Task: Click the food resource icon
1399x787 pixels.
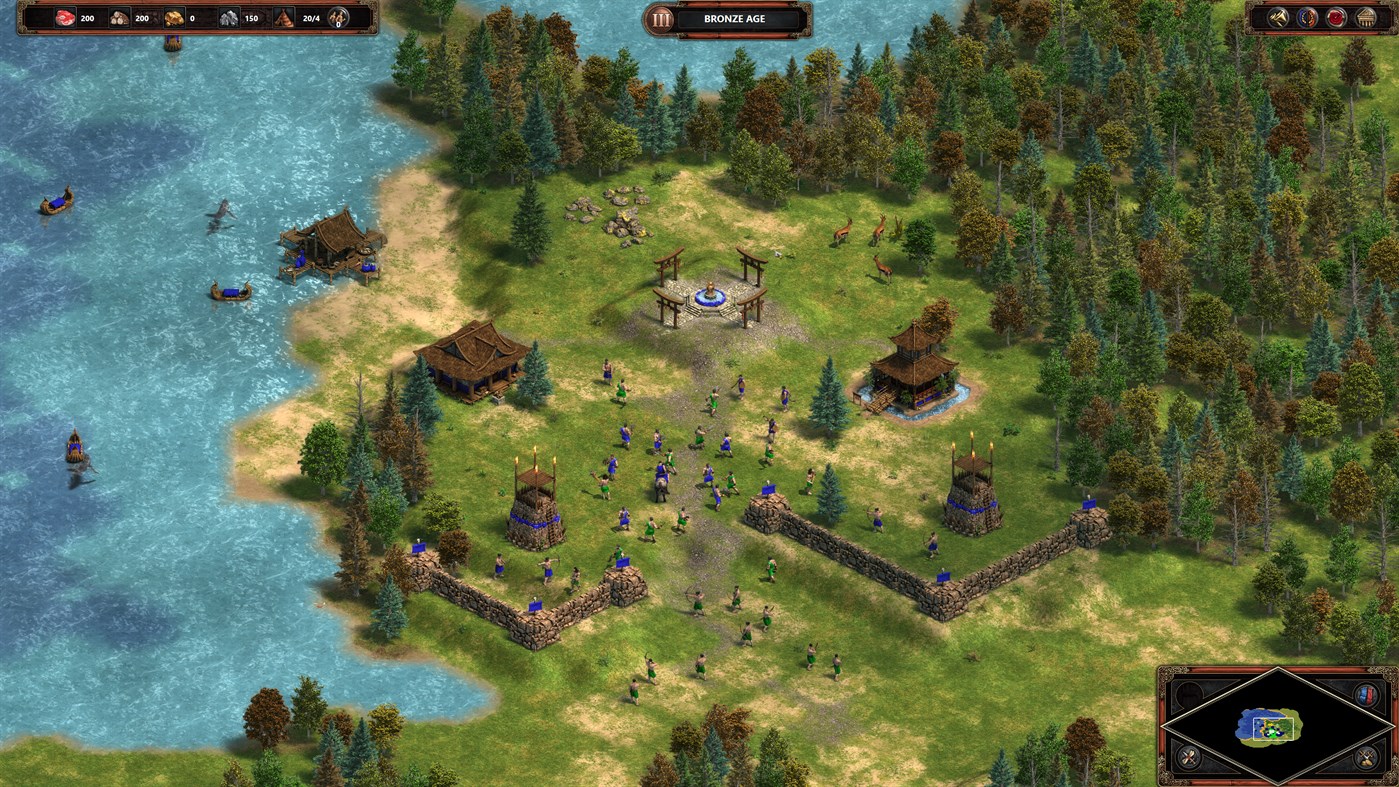Action: click(64, 18)
